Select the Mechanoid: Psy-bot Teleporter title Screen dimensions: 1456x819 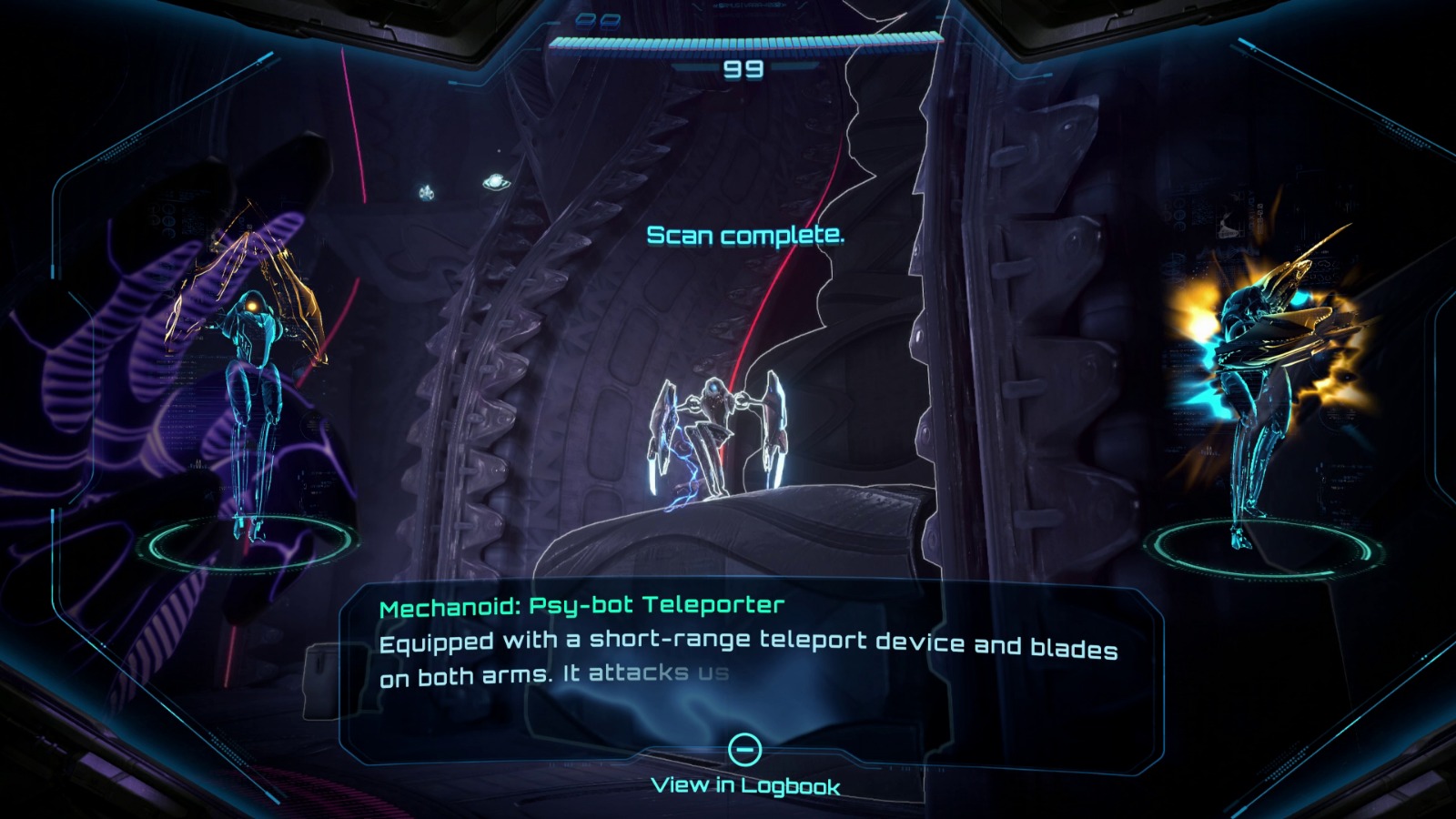[x=583, y=603]
